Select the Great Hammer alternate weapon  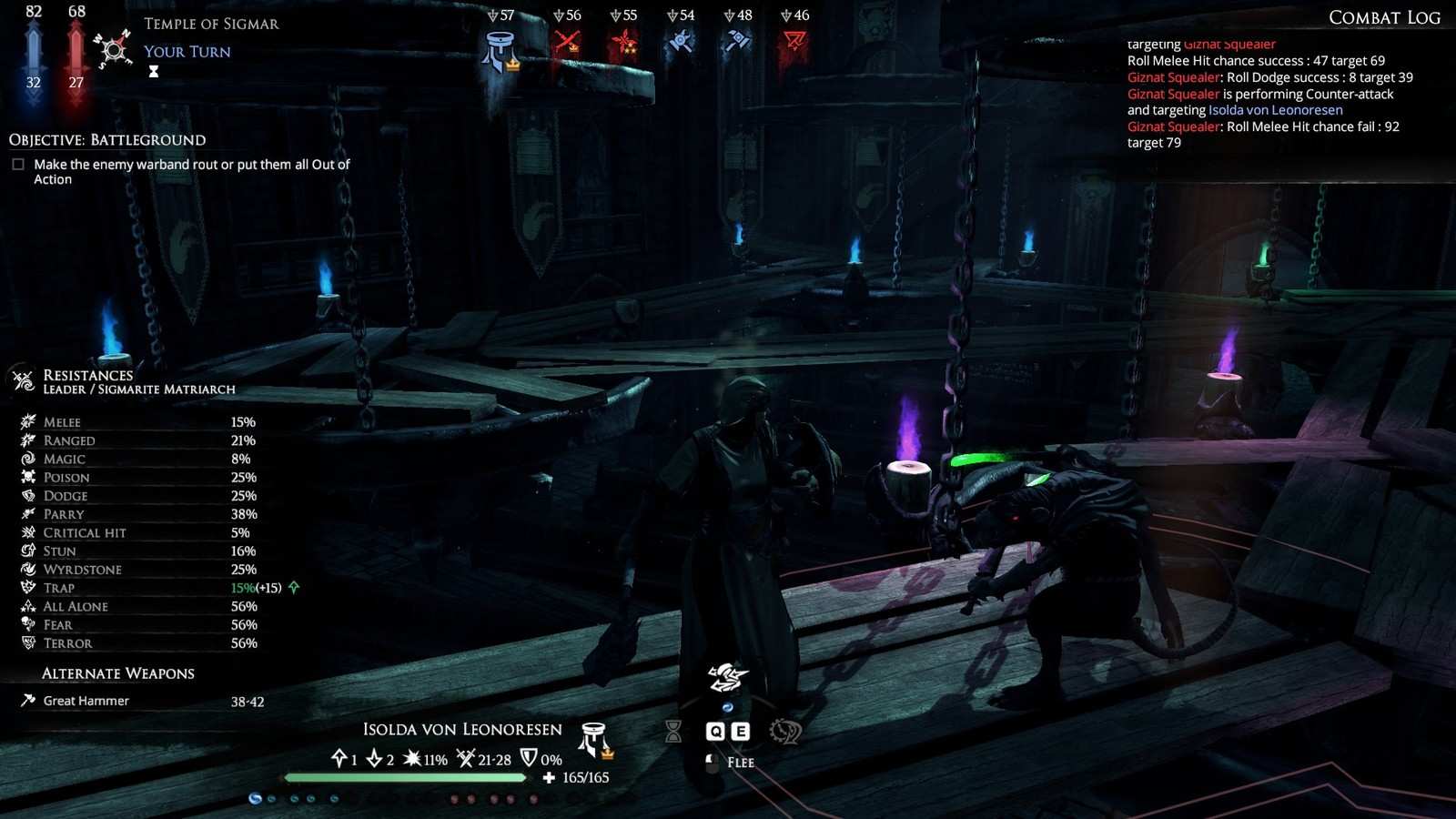pos(86,701)
